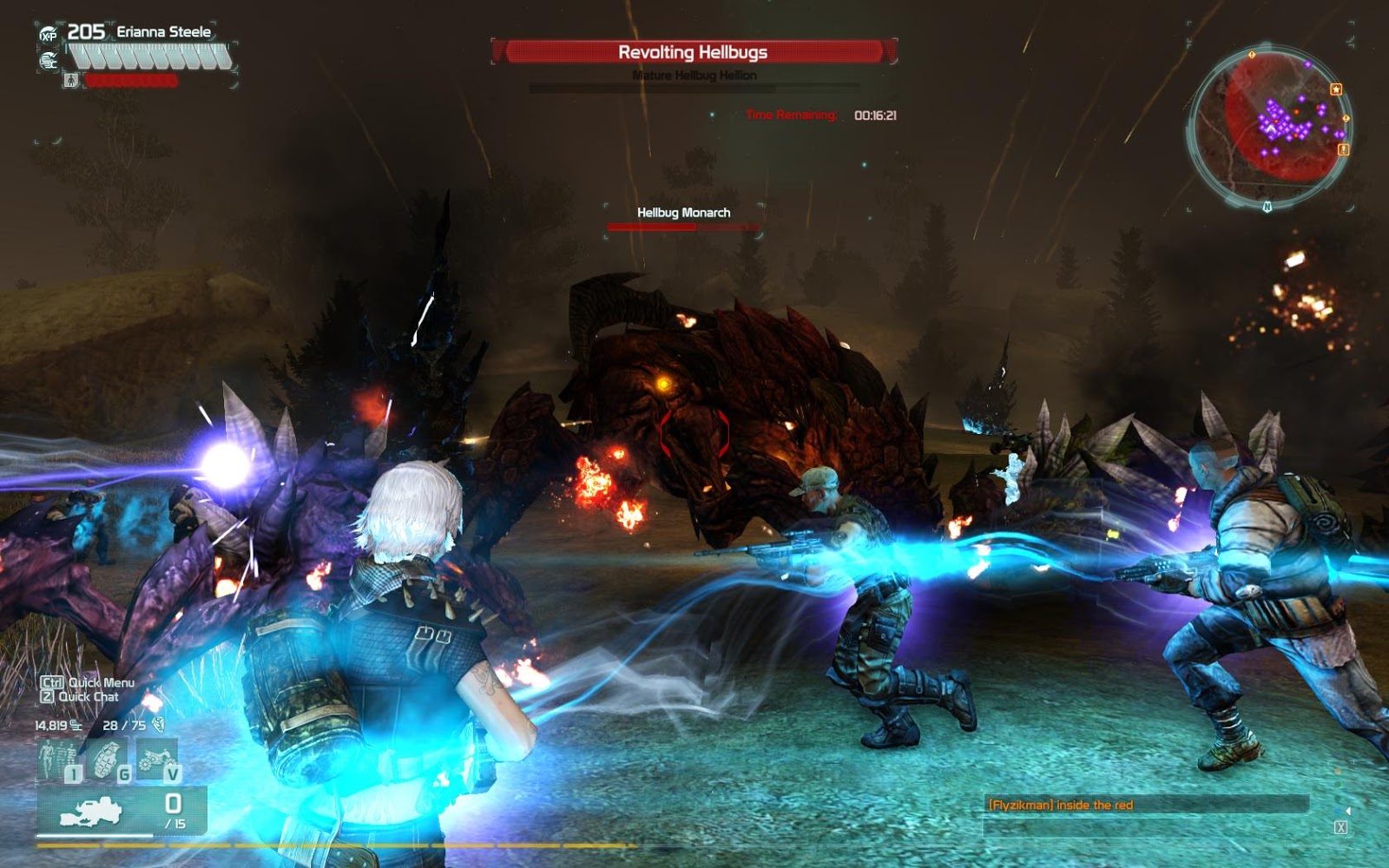Click the Scrip icon below the XP badge
The image size is (1389, 868).
click(48, 62)
